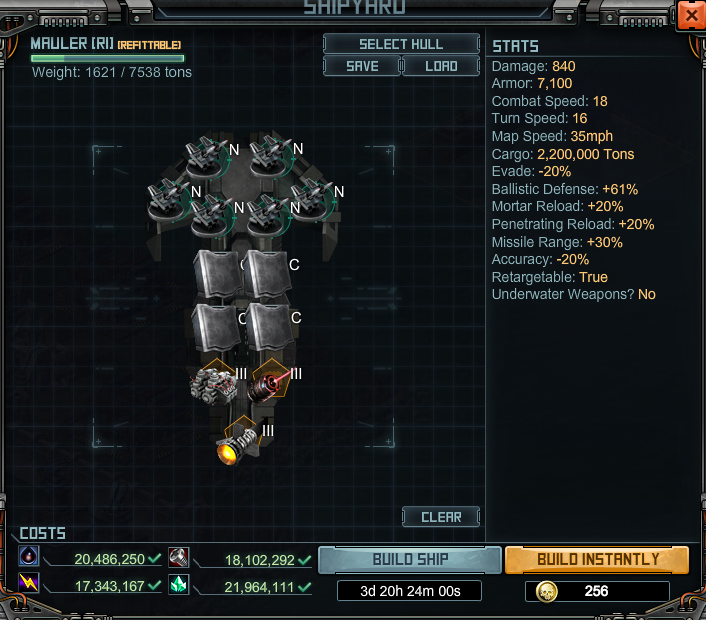The width and height of the screenshot is (706, 620).
Task: Open the Select Hull menu
Action: (x=401, y=44)
